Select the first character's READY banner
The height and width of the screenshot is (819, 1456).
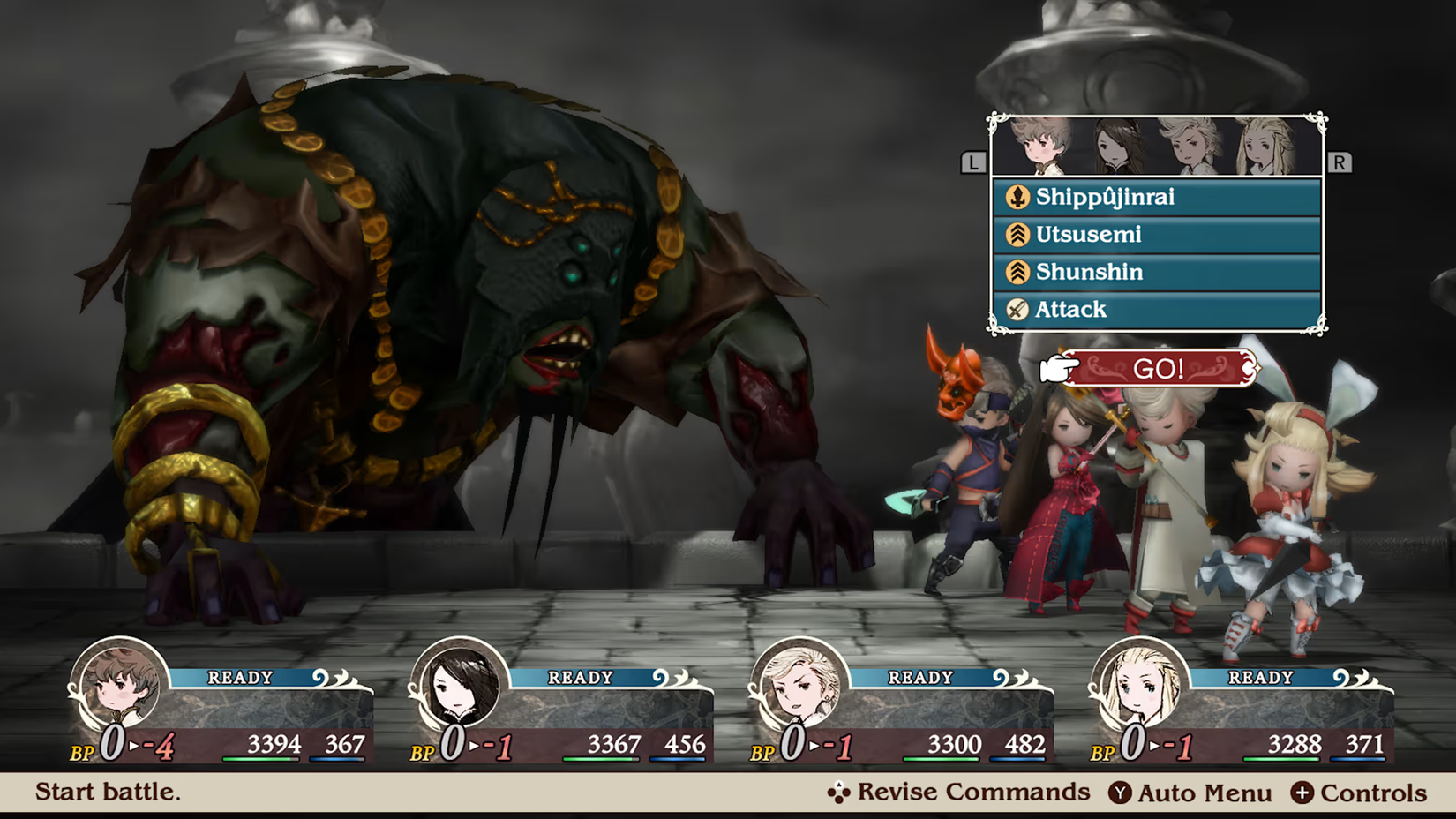(x=243, y=678)
